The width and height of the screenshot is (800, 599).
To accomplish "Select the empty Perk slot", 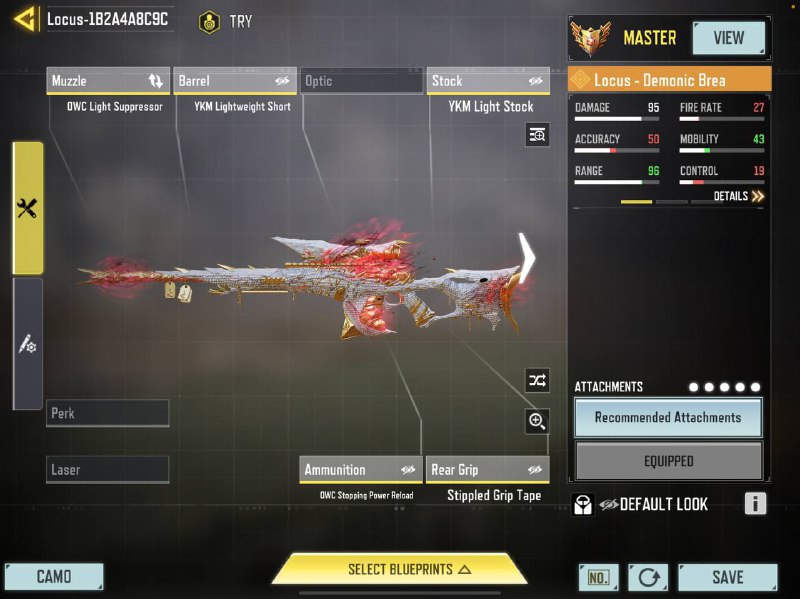I will click(x=108, y=413).
